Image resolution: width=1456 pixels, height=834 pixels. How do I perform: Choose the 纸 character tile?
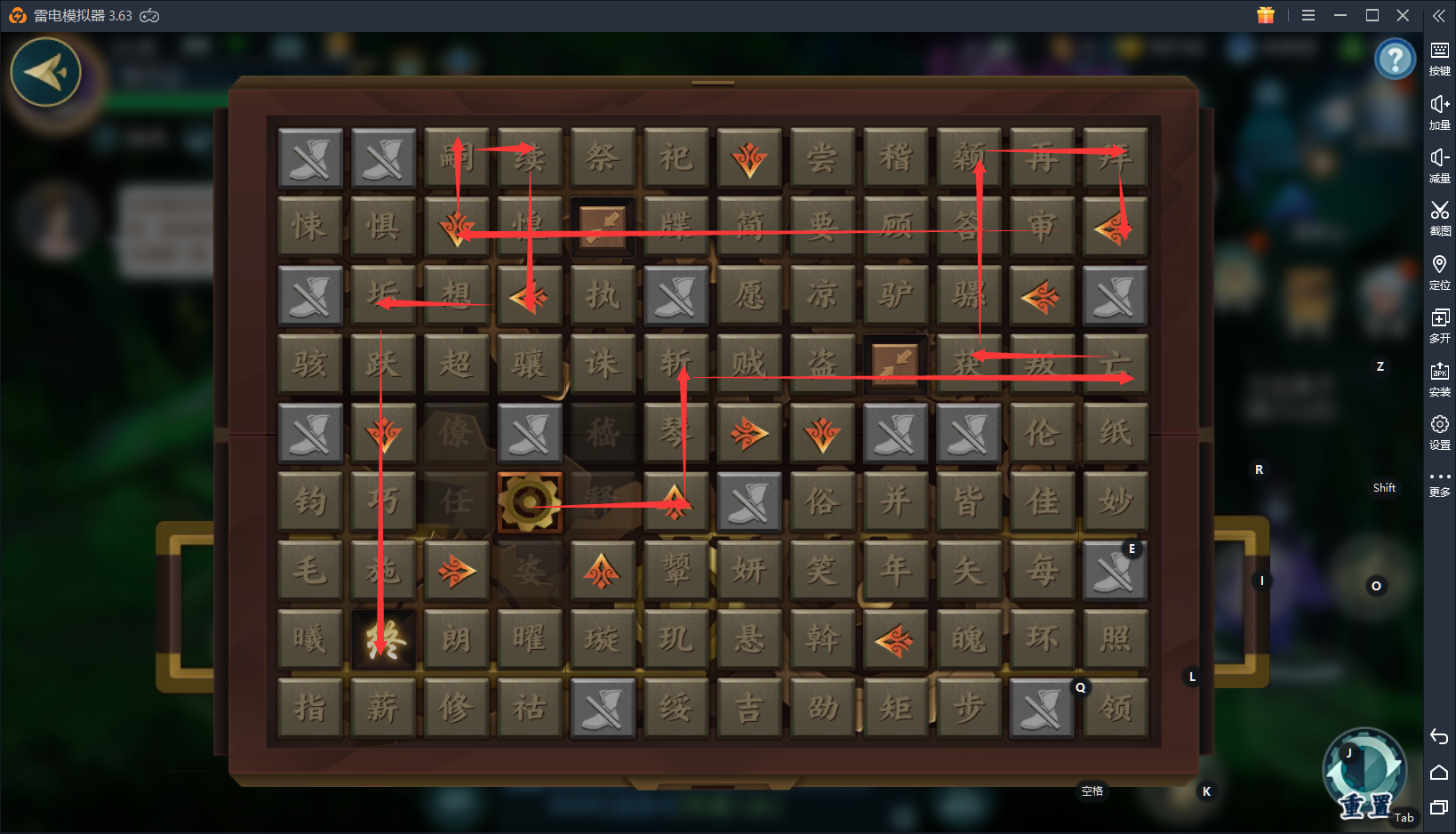pyautogui.click(x=1115, y=433)
